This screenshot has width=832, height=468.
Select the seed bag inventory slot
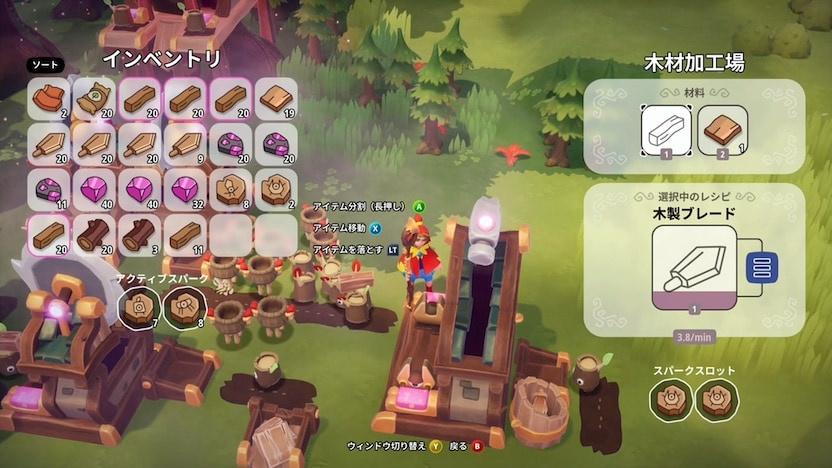(95, 99)
